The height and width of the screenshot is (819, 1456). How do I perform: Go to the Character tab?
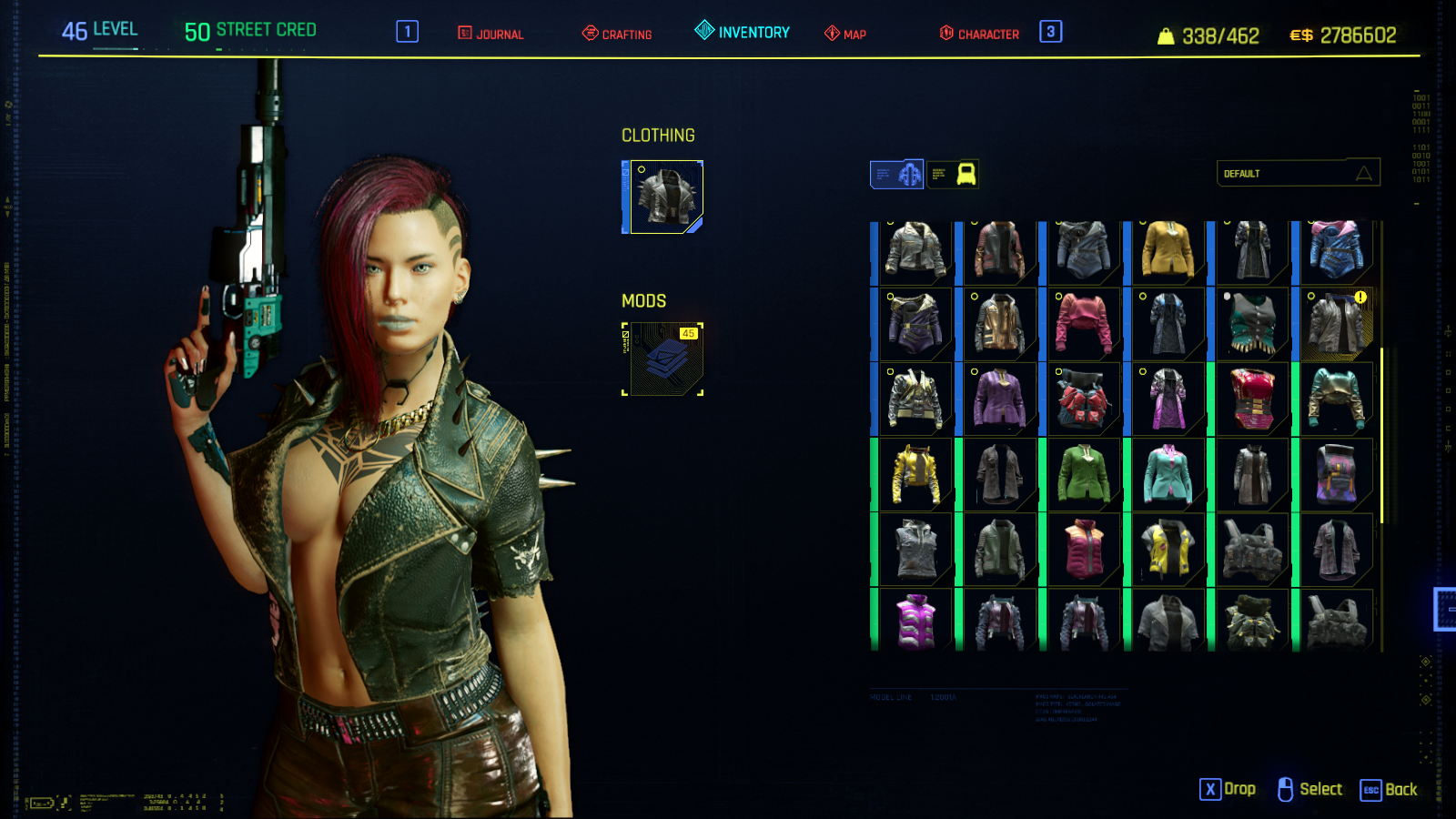[979, 34]
